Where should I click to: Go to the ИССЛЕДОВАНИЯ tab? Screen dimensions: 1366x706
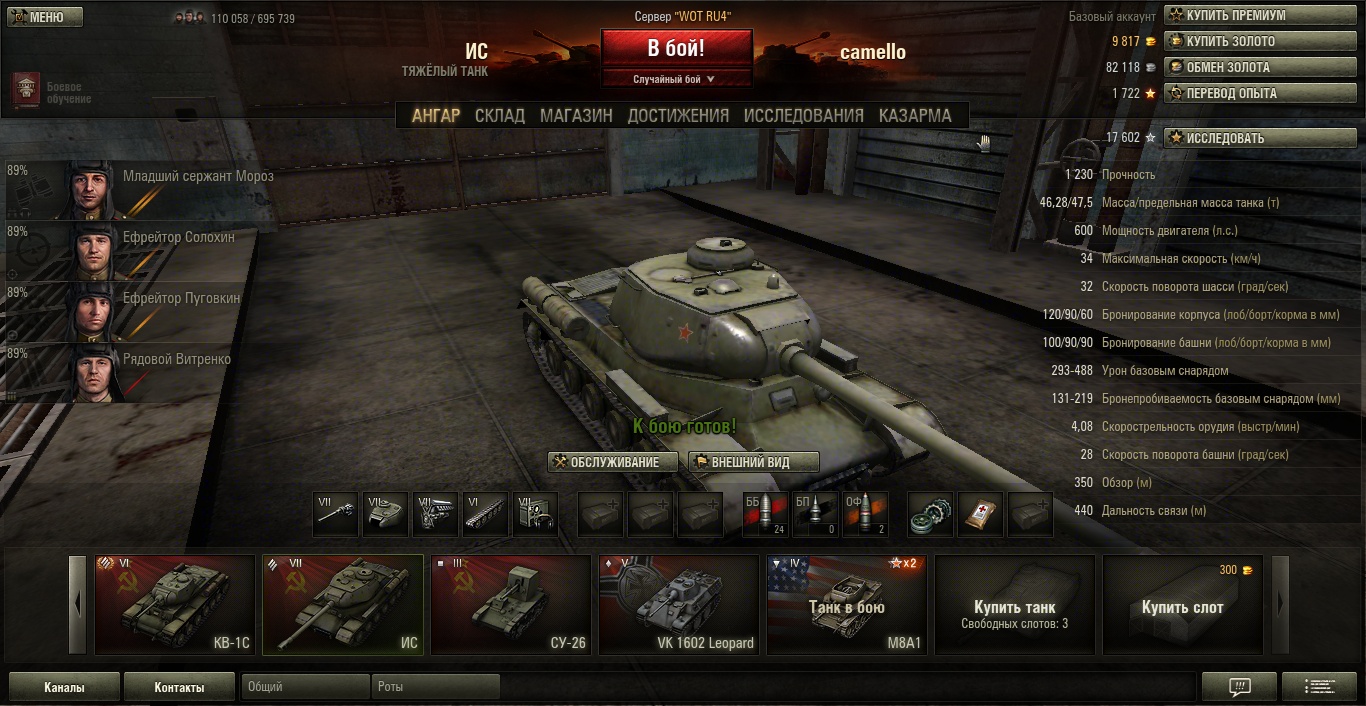tap(803, 115)
